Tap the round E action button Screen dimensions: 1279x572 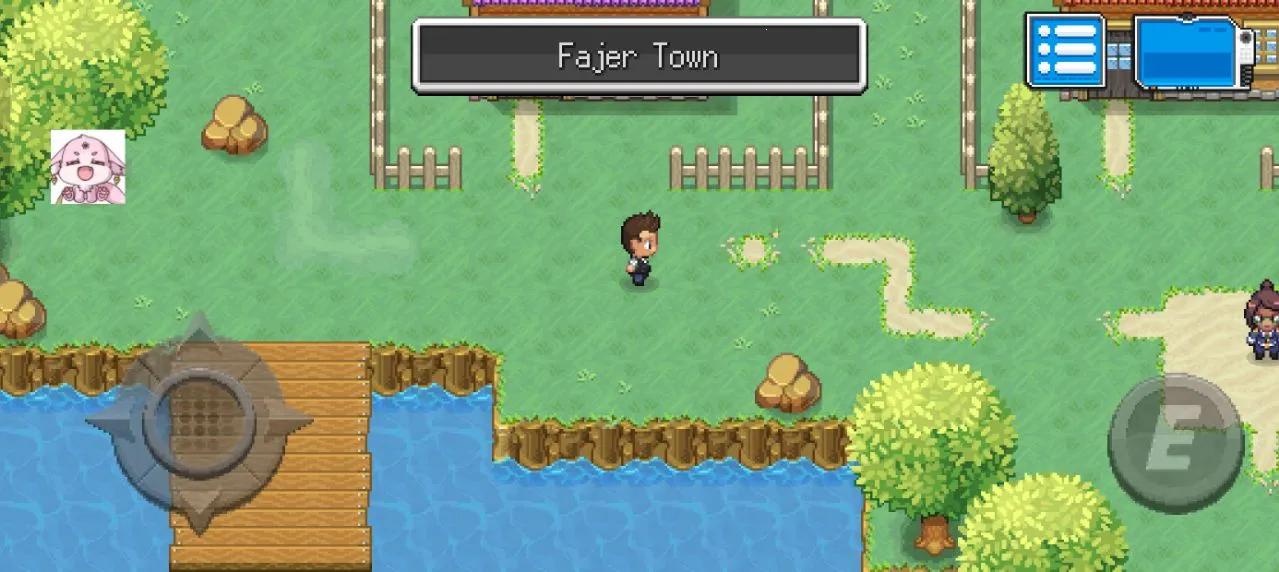click(x=1175, y=443)
